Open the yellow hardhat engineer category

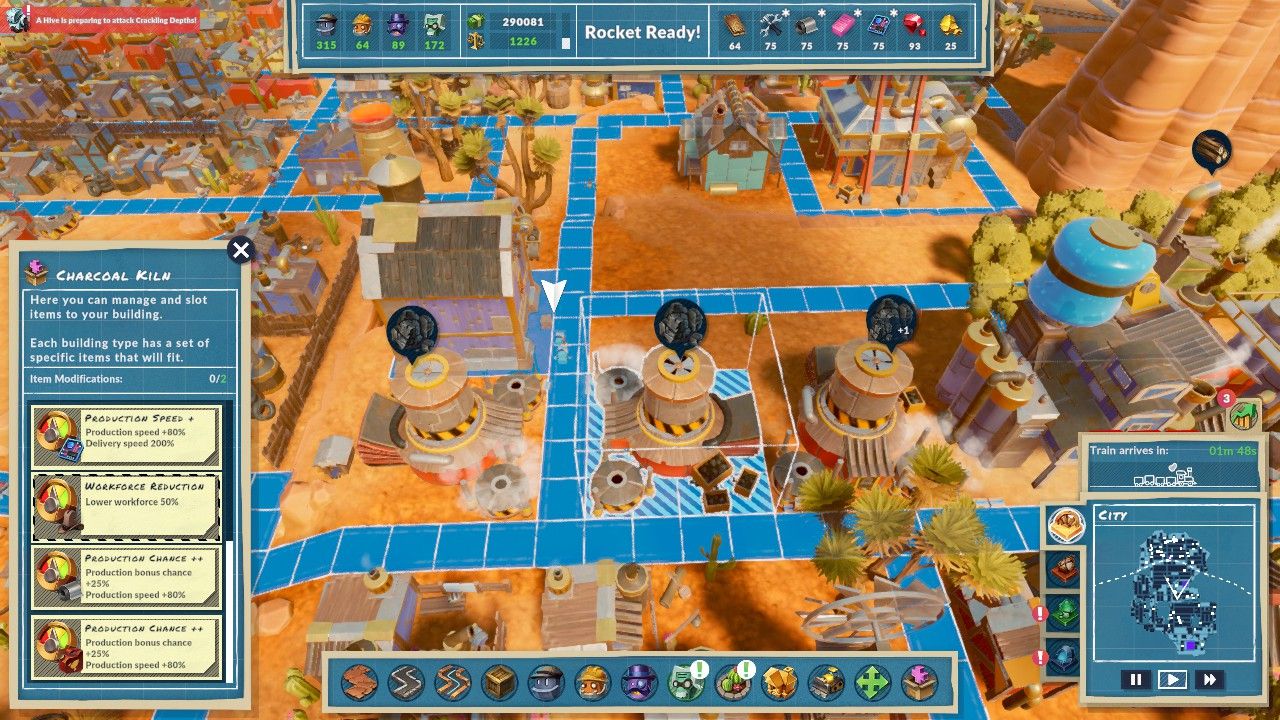tap(592, 684)
